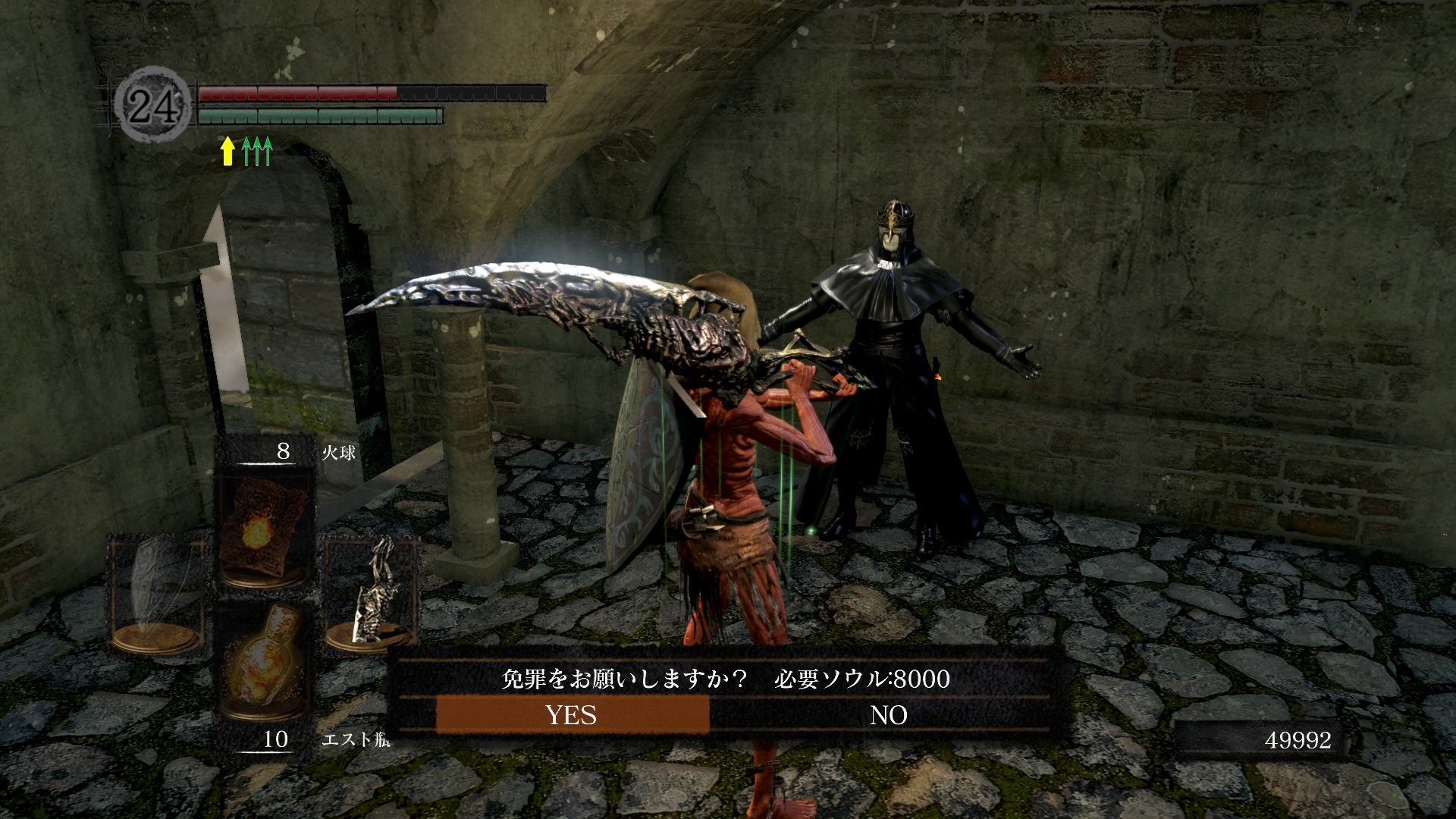Click the Estus Flask item slot
Image resolution: width=1456 pixels, height=819 pixels.
tap(262, 661)
